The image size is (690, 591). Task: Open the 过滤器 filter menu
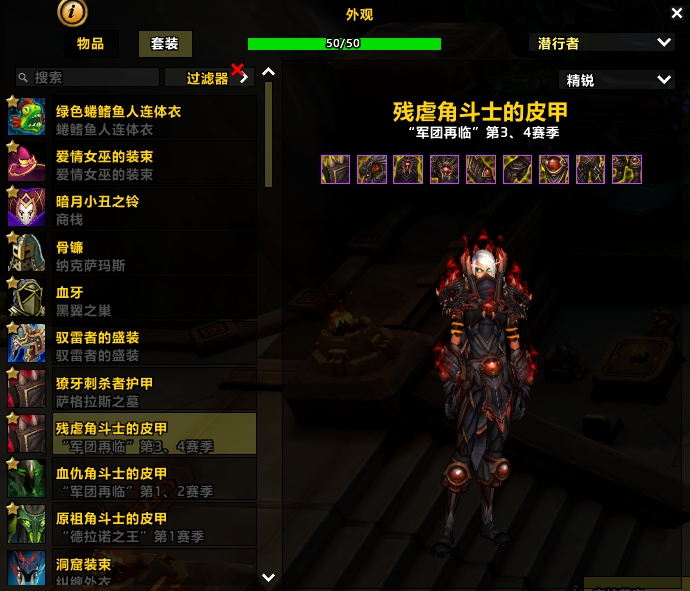pyautogui.click(x=208, y=77)
